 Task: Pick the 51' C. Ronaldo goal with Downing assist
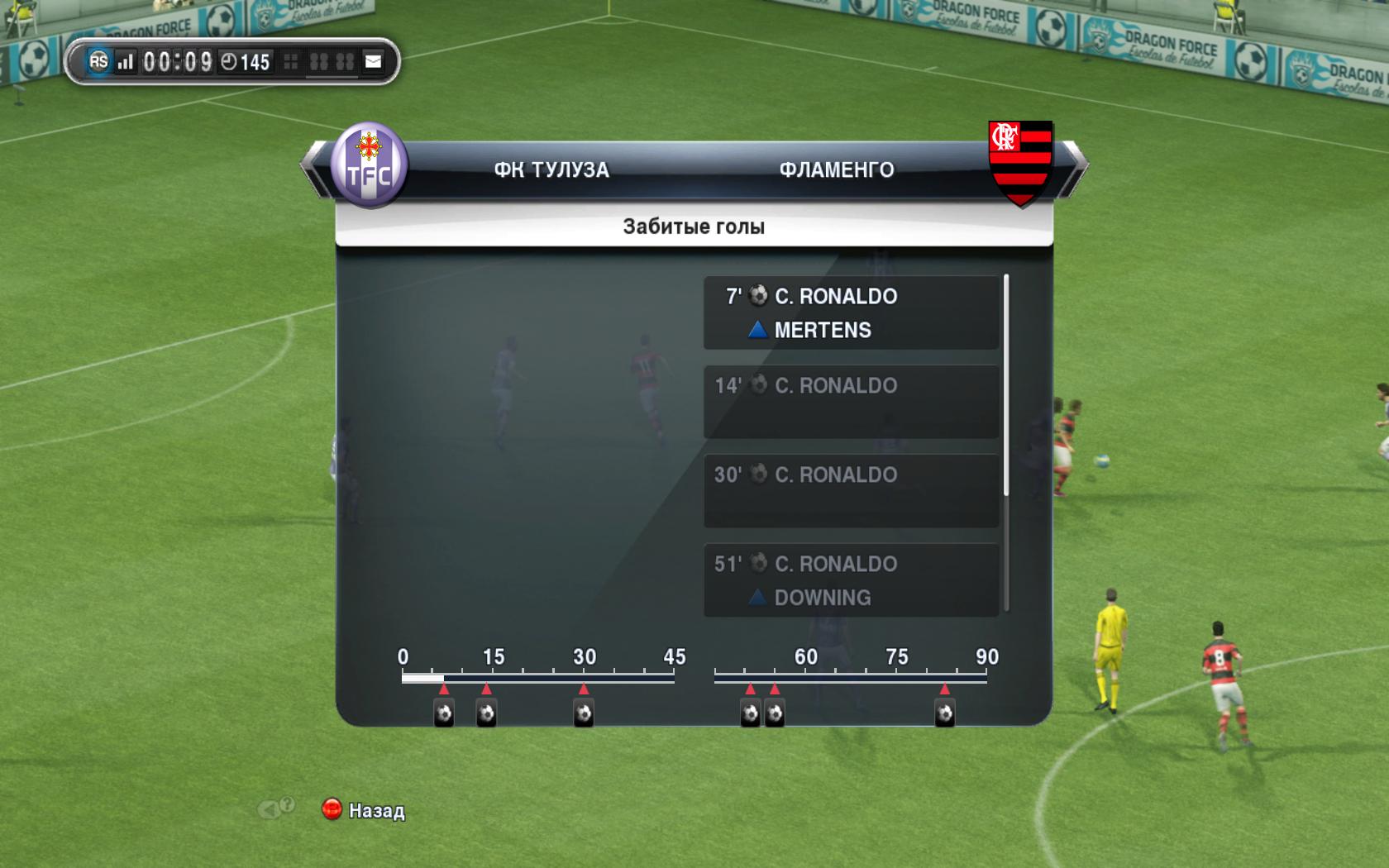pyautogui.click(x=851, y=579)
